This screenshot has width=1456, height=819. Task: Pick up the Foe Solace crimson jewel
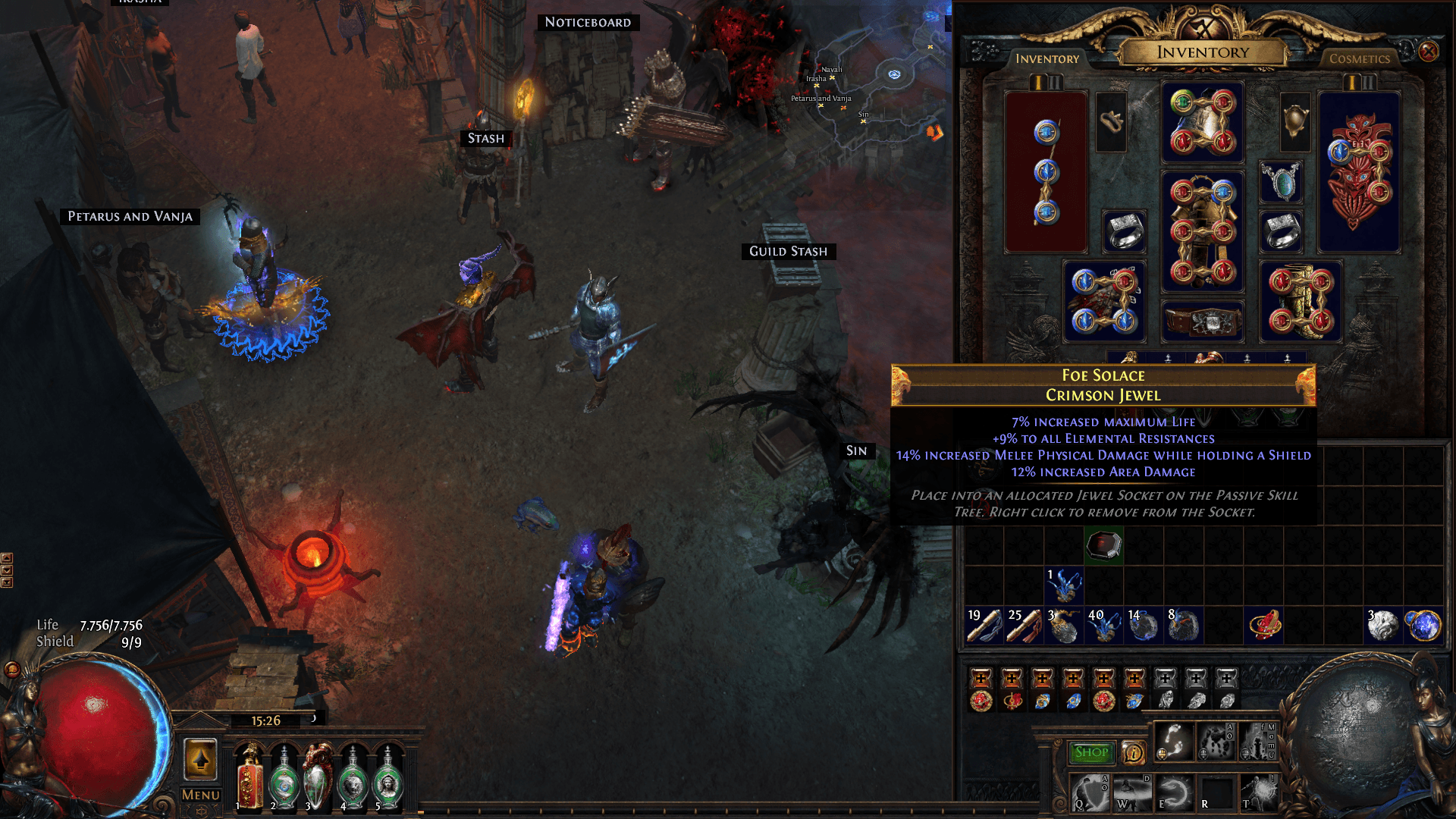[1103, 545]
